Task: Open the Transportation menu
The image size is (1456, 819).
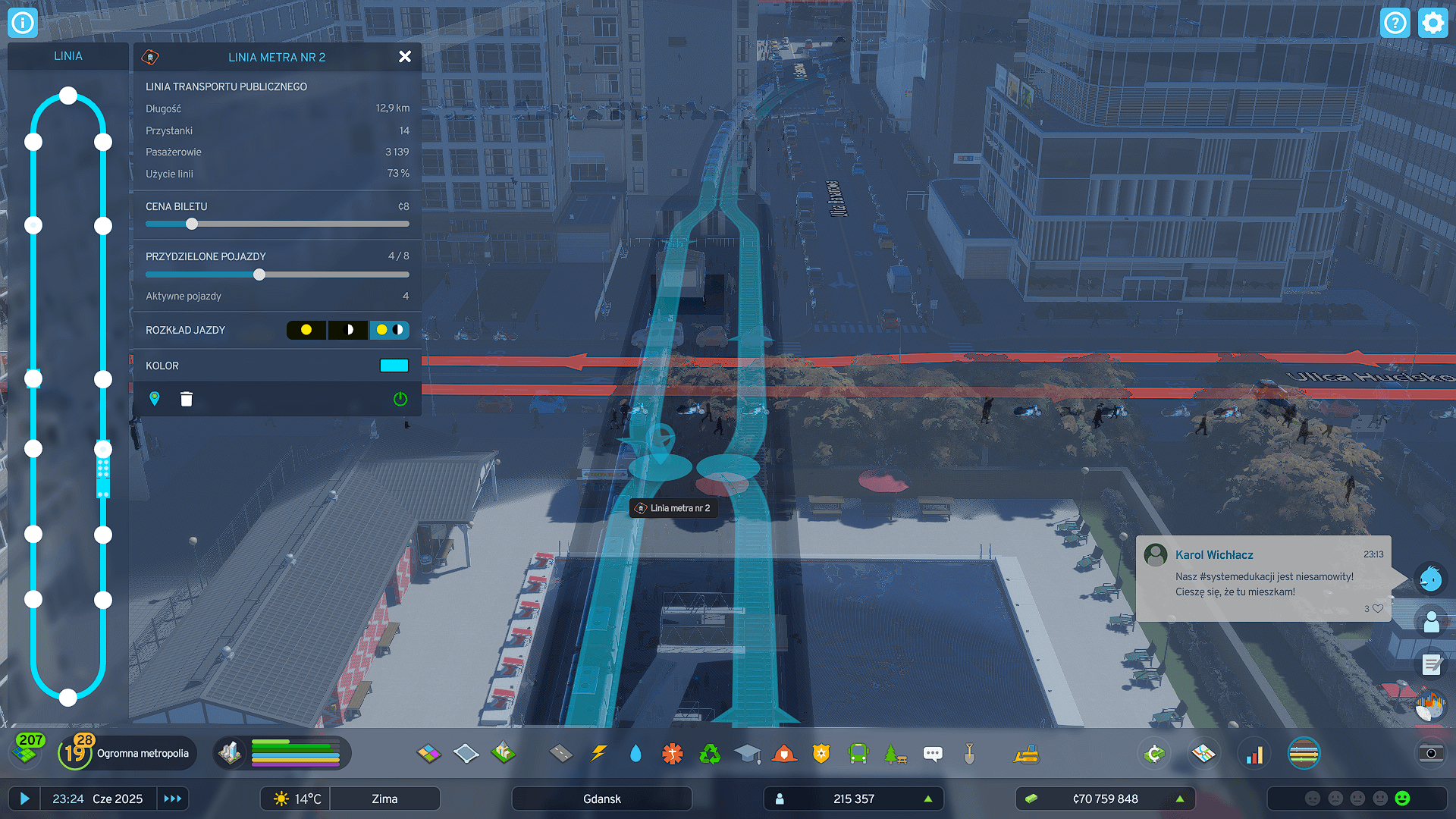Action: point(858,754)
